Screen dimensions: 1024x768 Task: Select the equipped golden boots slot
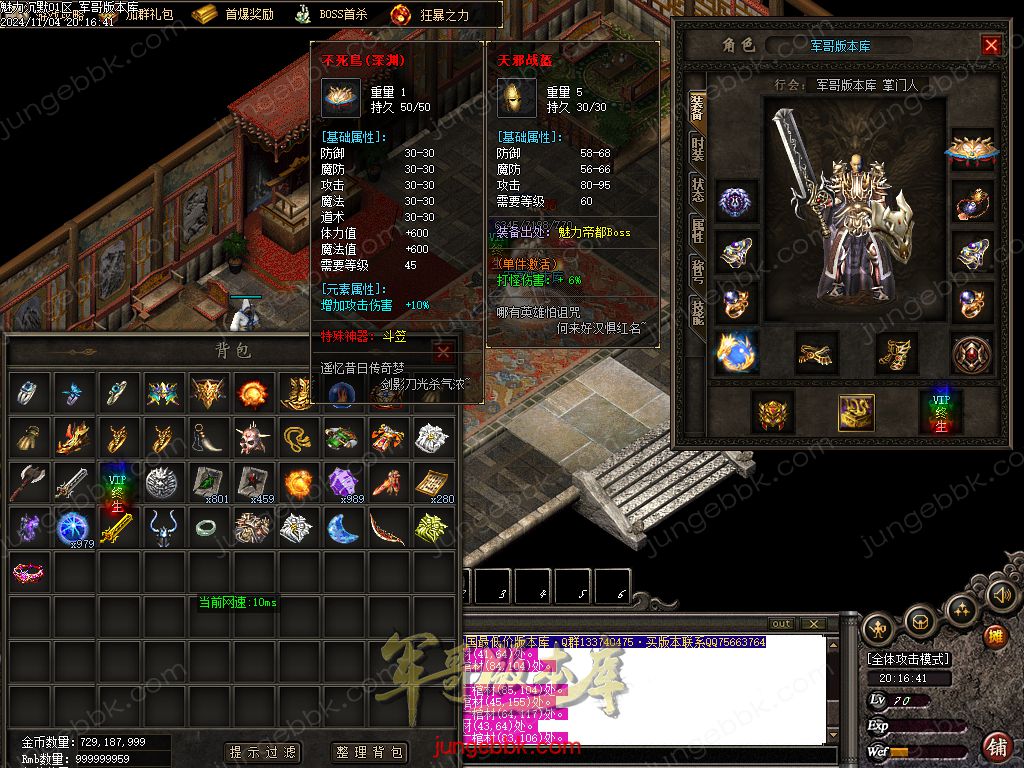click(x=897, y=352)
